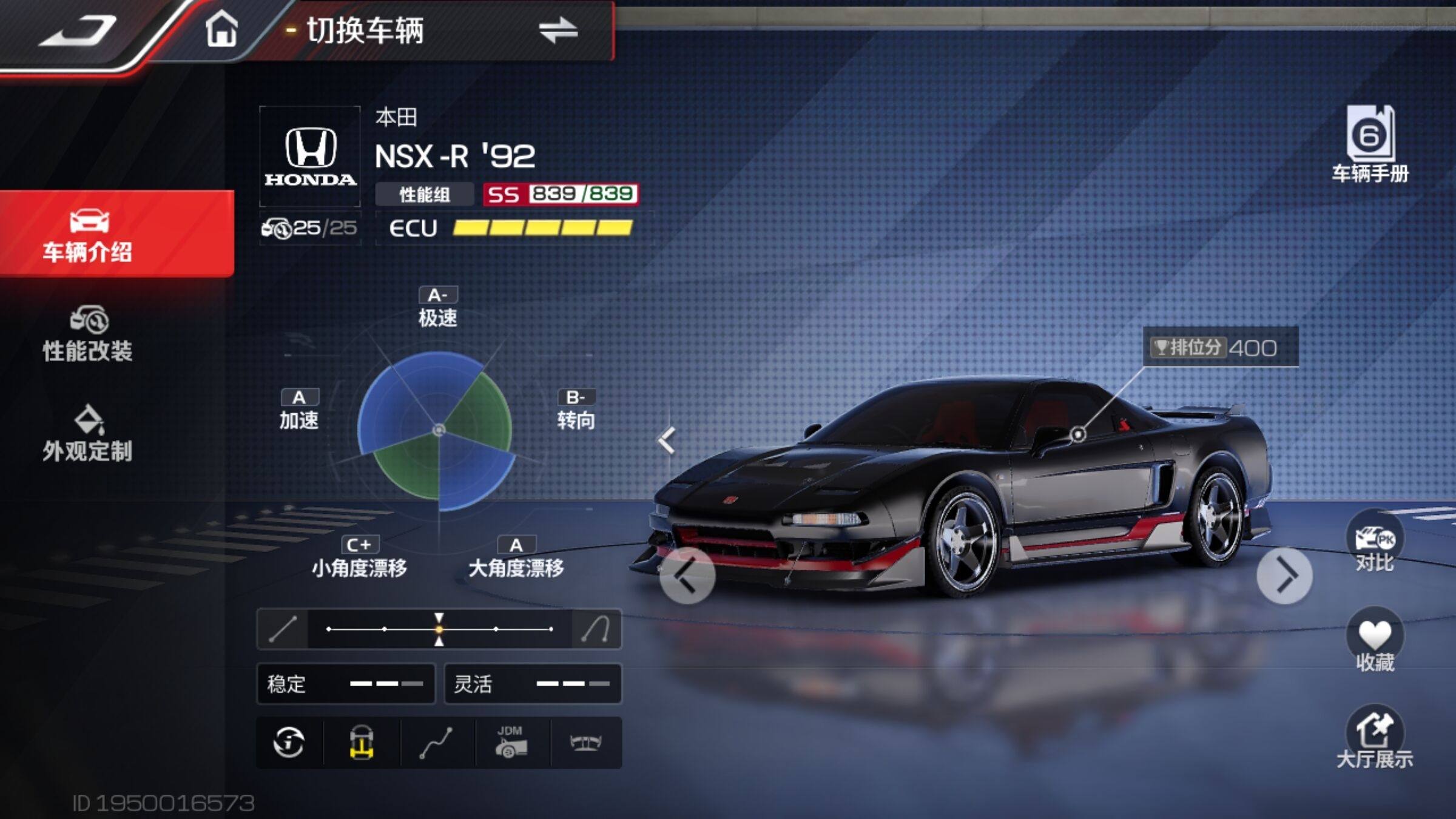Screen dimensions: 1456x819
Task: Tap the 对比 PK compare button
Action: 1375,543
